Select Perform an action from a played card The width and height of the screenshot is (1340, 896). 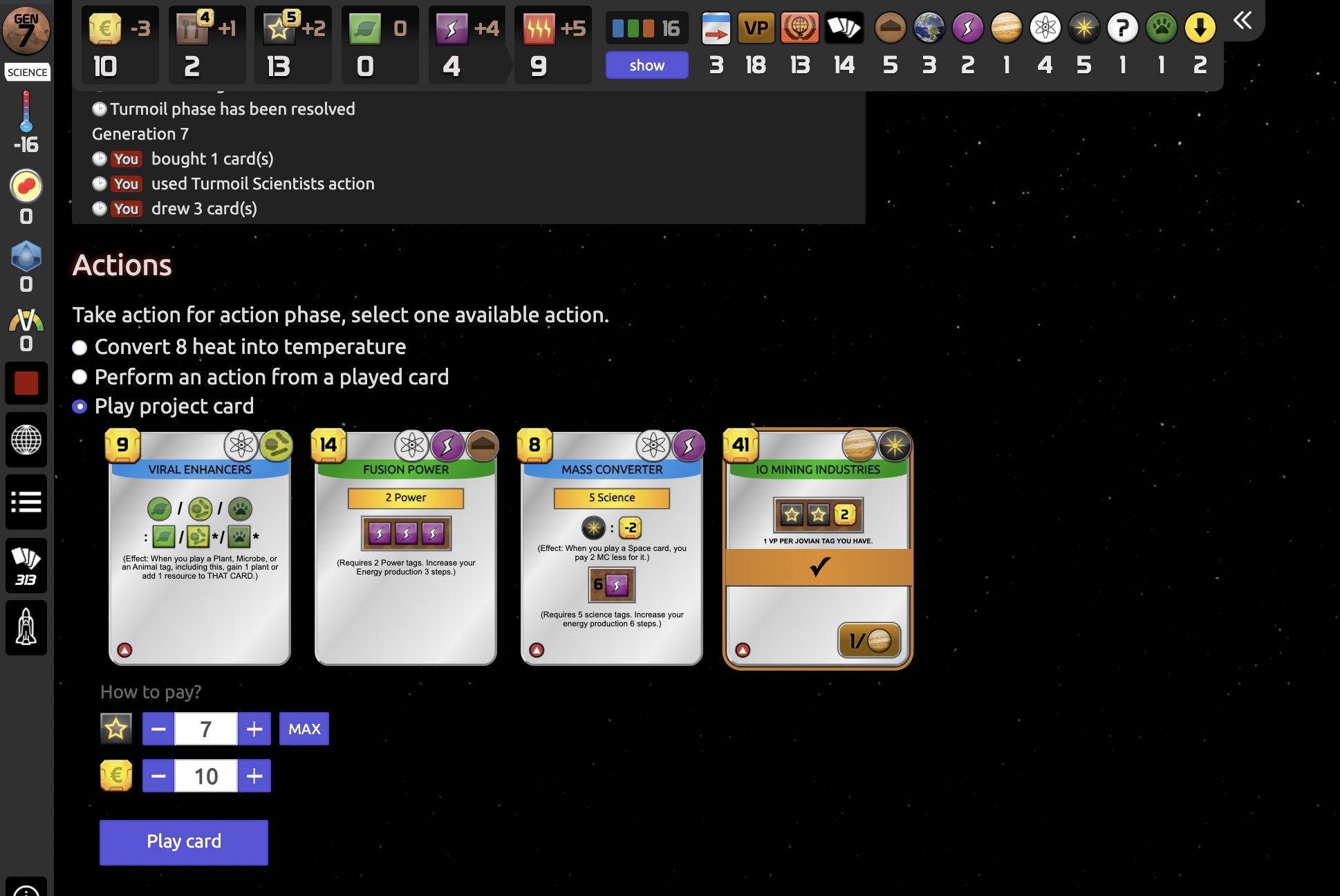coord(79,377)
